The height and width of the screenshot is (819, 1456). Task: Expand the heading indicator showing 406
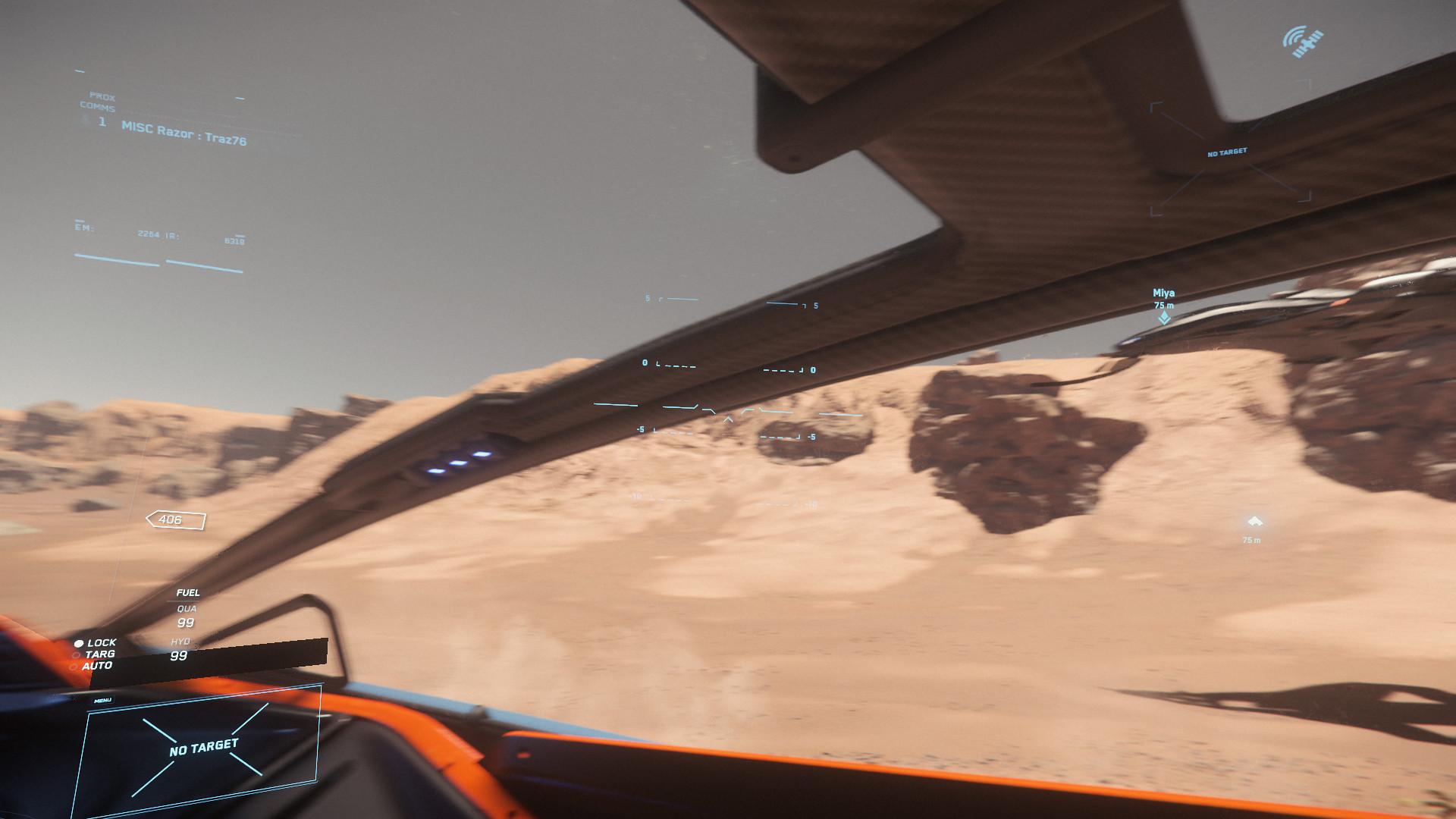tap(174, 520)
